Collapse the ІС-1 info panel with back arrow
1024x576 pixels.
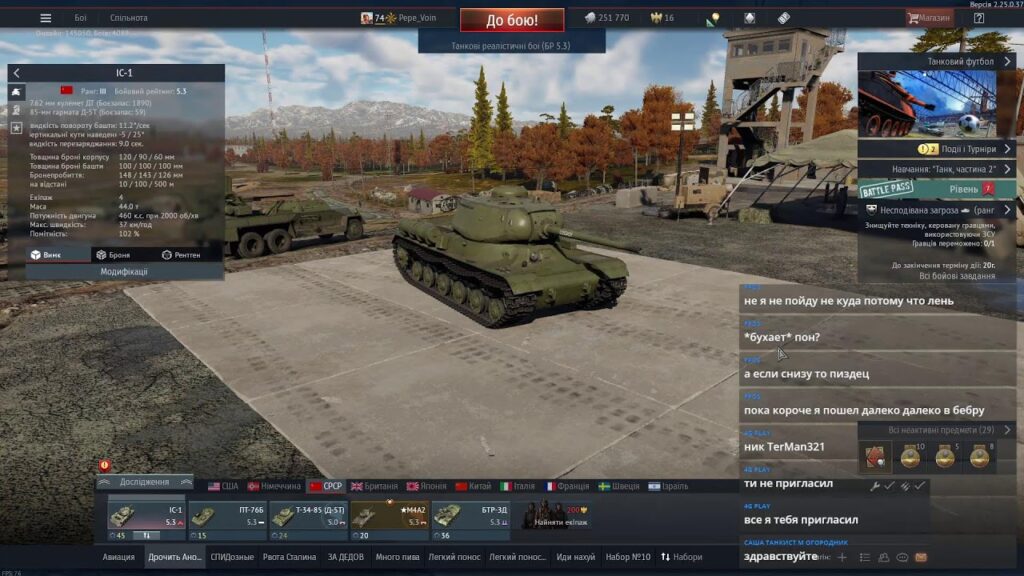pyautogui.click(x=16, y=73)
